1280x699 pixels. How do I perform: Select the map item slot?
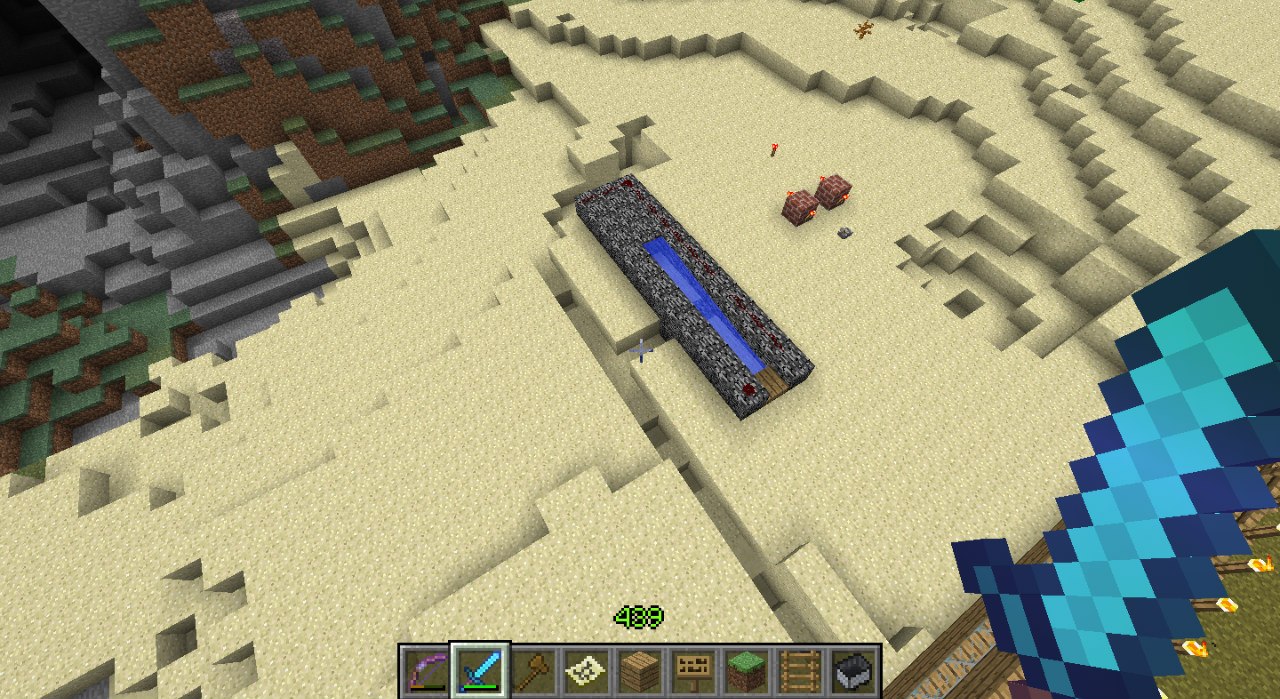coord(586,669)
